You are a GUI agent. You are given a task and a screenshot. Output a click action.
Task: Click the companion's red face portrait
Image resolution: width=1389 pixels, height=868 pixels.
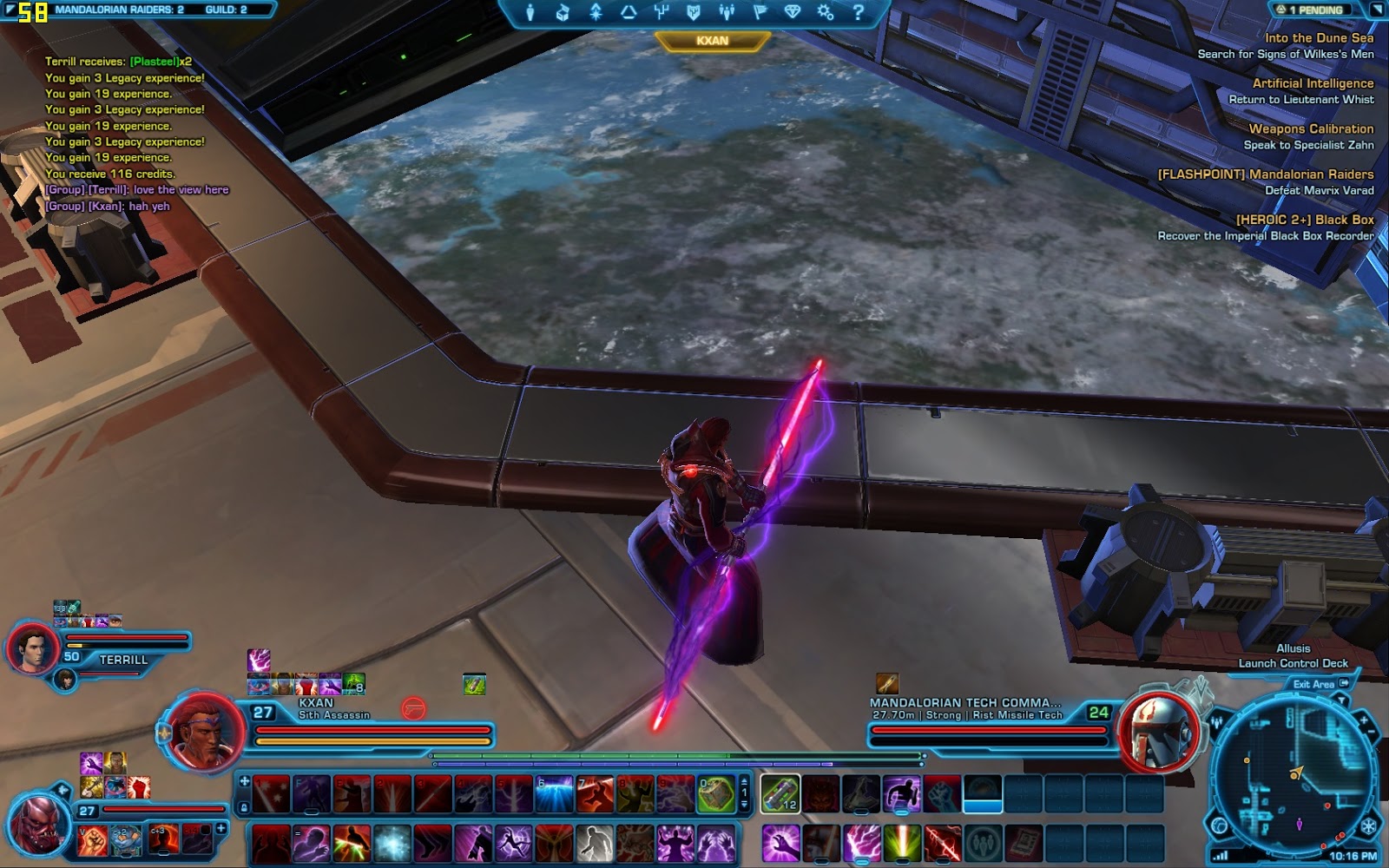(x=36, y=821)
